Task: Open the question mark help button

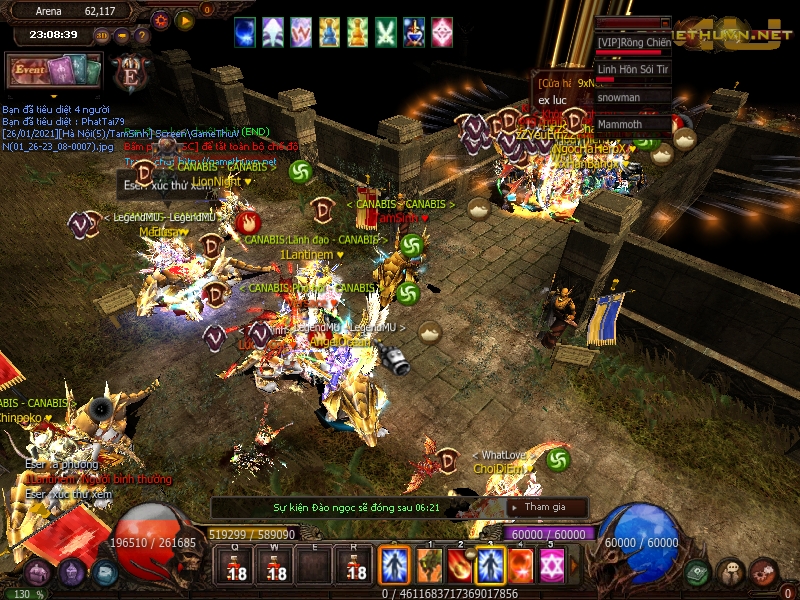Action: point(141,35)
